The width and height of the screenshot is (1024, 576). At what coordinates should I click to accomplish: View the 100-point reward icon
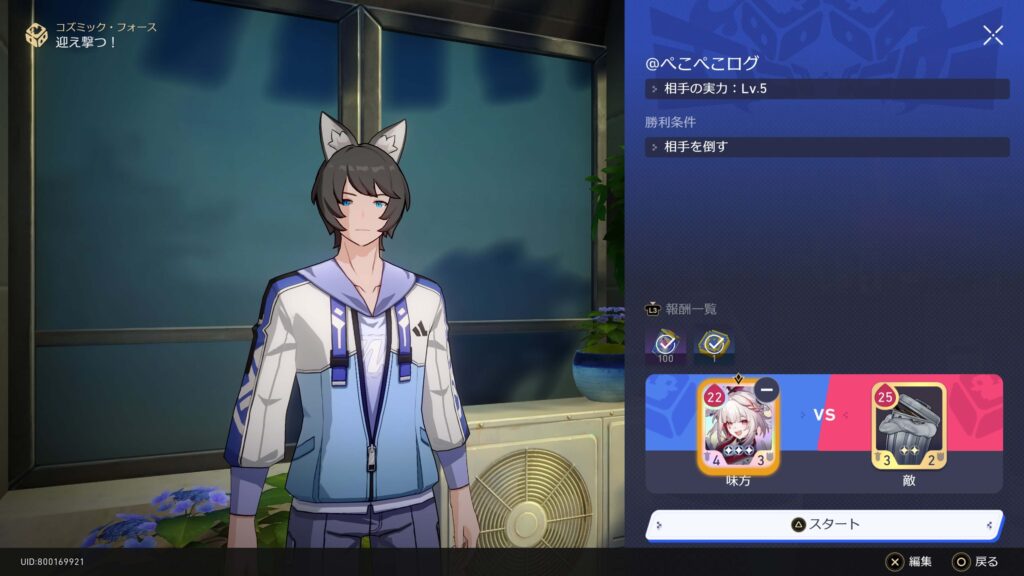click(x=666, y=344)
